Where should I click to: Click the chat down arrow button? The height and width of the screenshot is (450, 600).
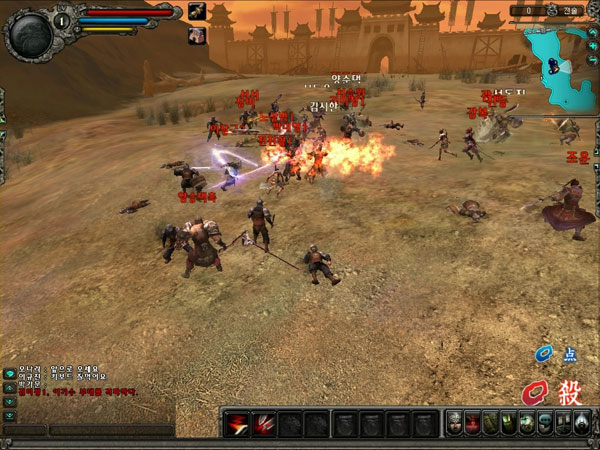click(10, 400)
